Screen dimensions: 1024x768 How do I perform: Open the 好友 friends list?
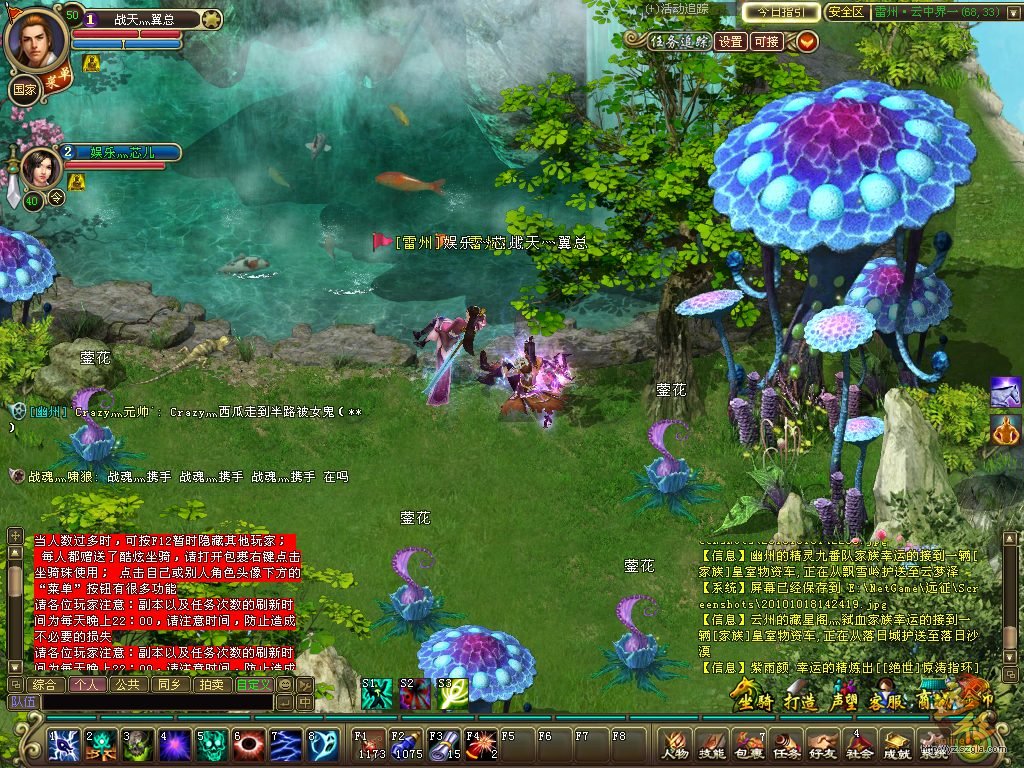click(x=822, y=744)
